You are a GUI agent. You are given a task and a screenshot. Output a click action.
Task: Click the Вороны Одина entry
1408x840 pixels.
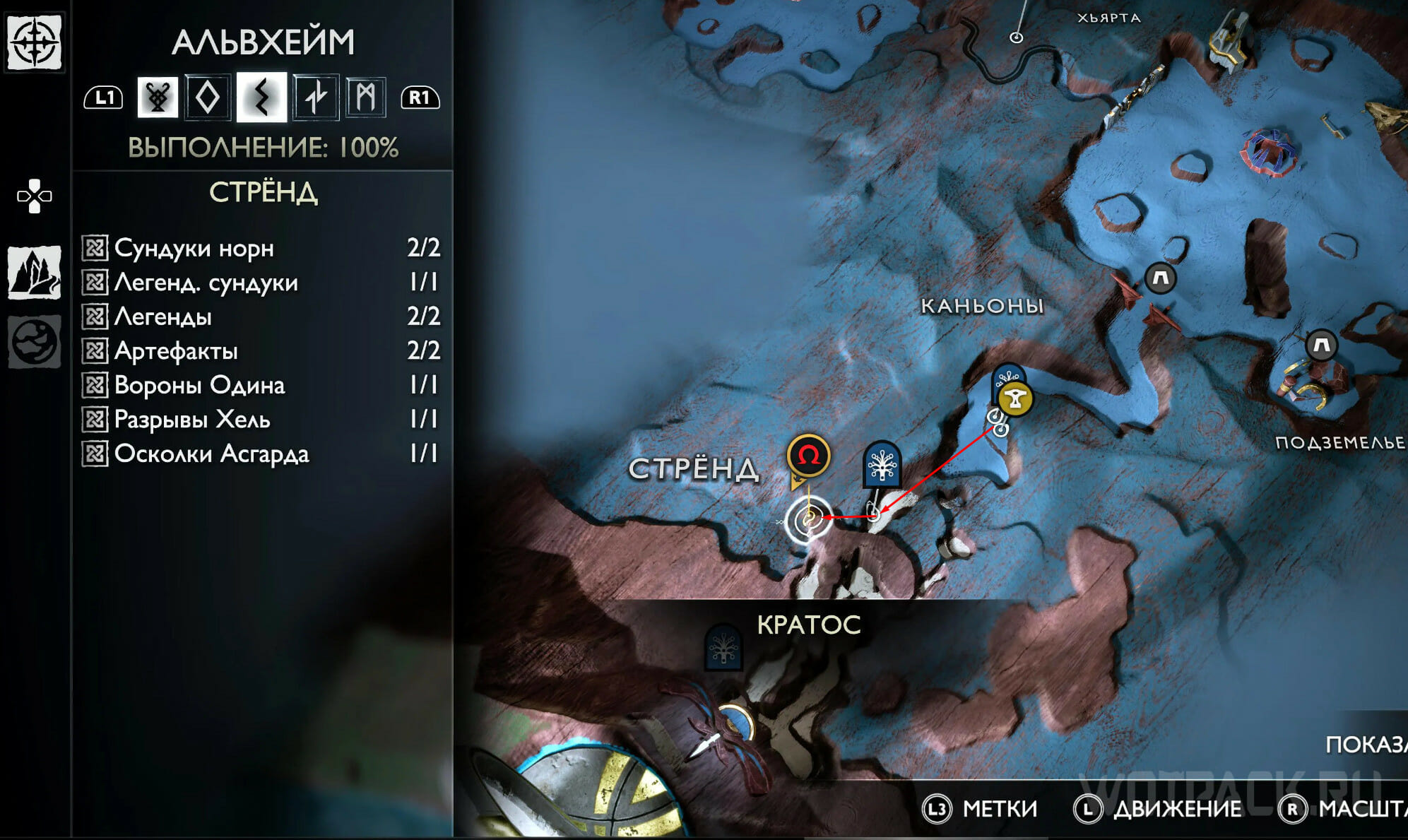click(261, 385)
